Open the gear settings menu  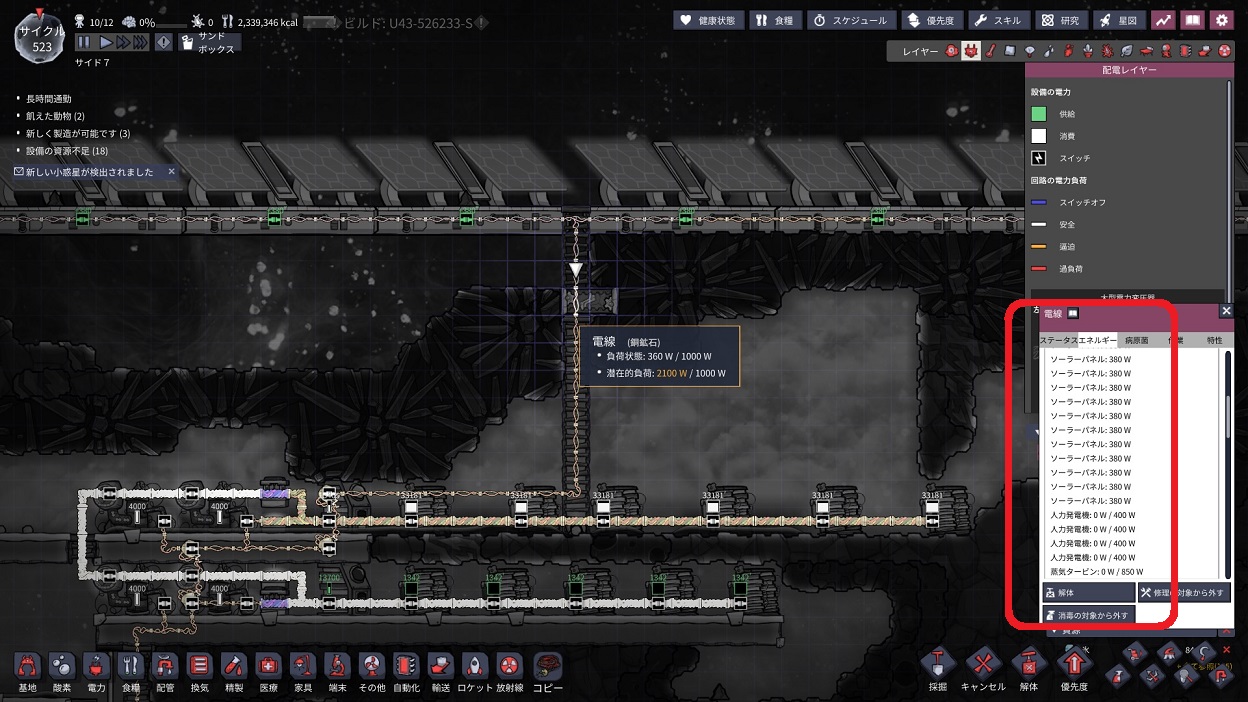pyautogui.click(x=1221, y=20)
